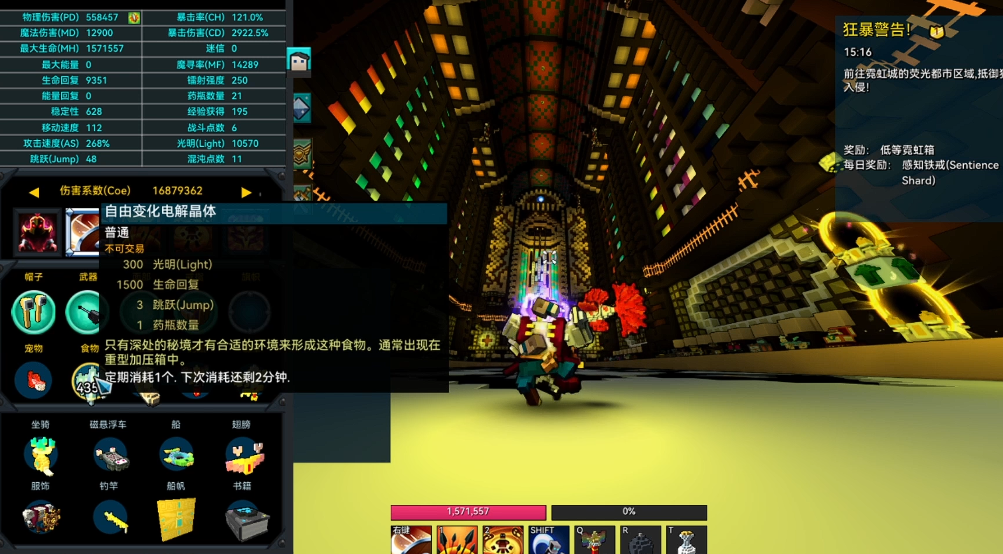Viewport: 1003px width, 554px height.
Task: Select the fishing rod (钓竿) slot
Action: 109,517
